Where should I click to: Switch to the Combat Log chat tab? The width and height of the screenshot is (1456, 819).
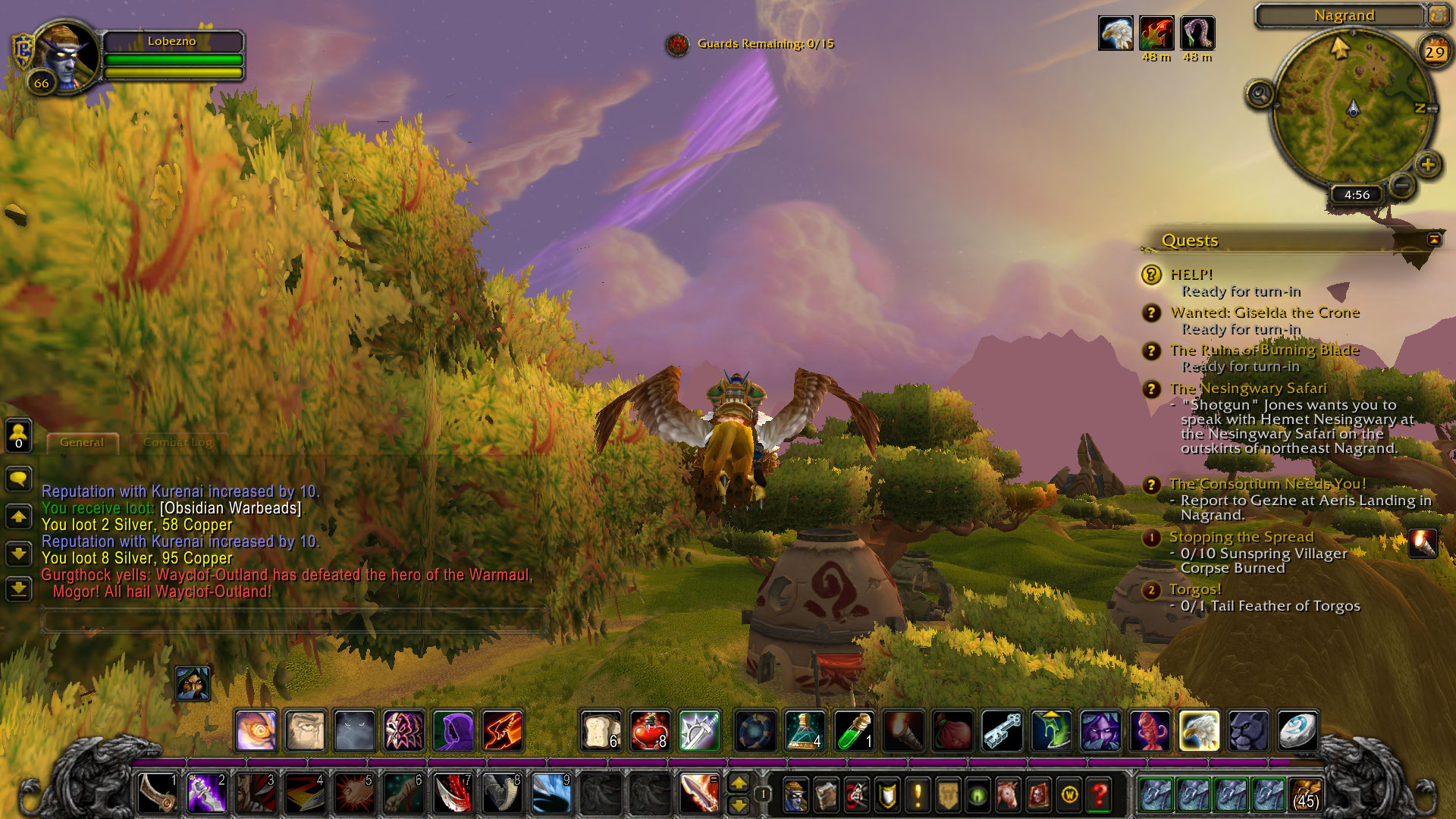click(178, 442)
